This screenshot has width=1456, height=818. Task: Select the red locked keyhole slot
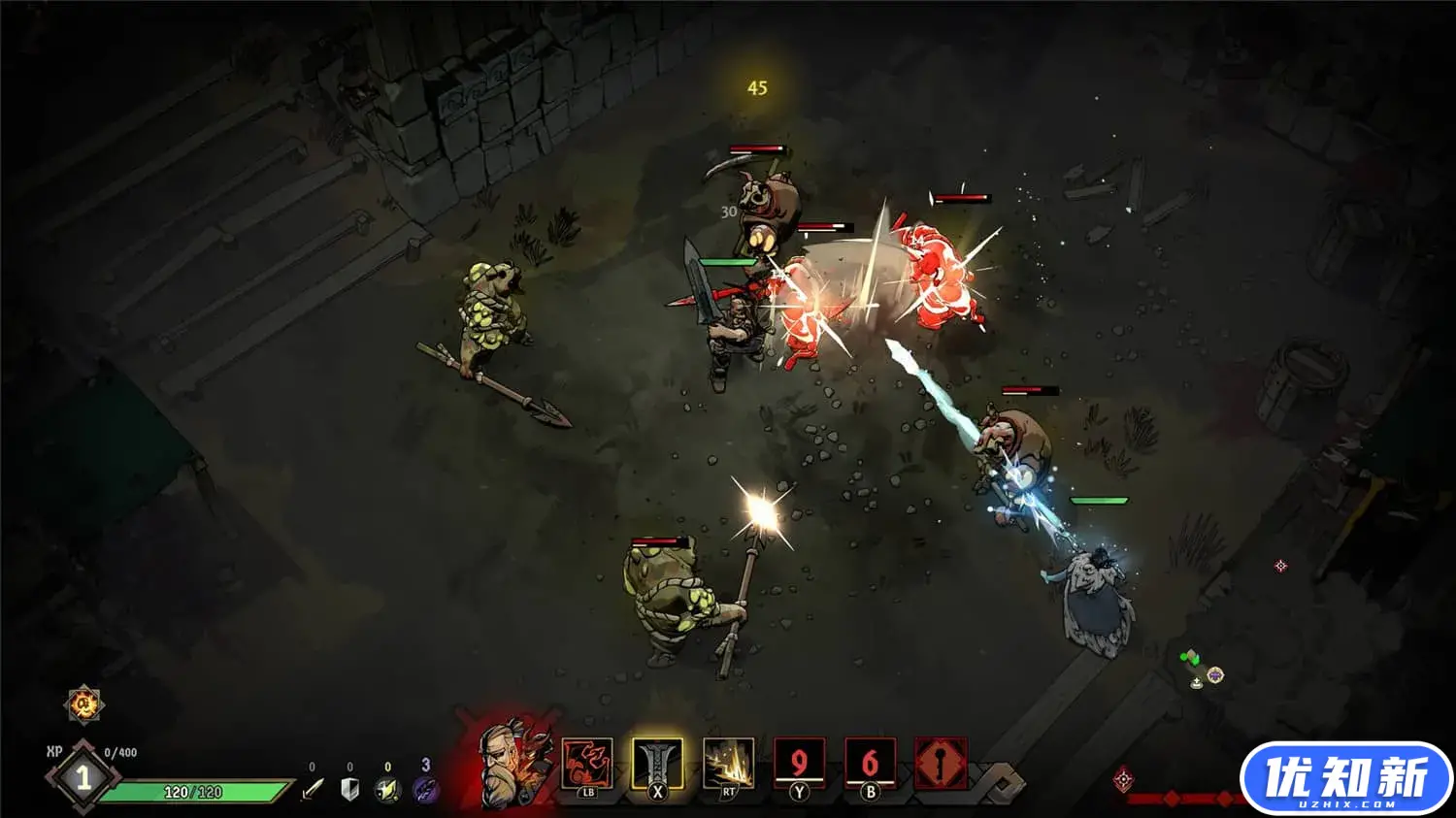[941, 764]
